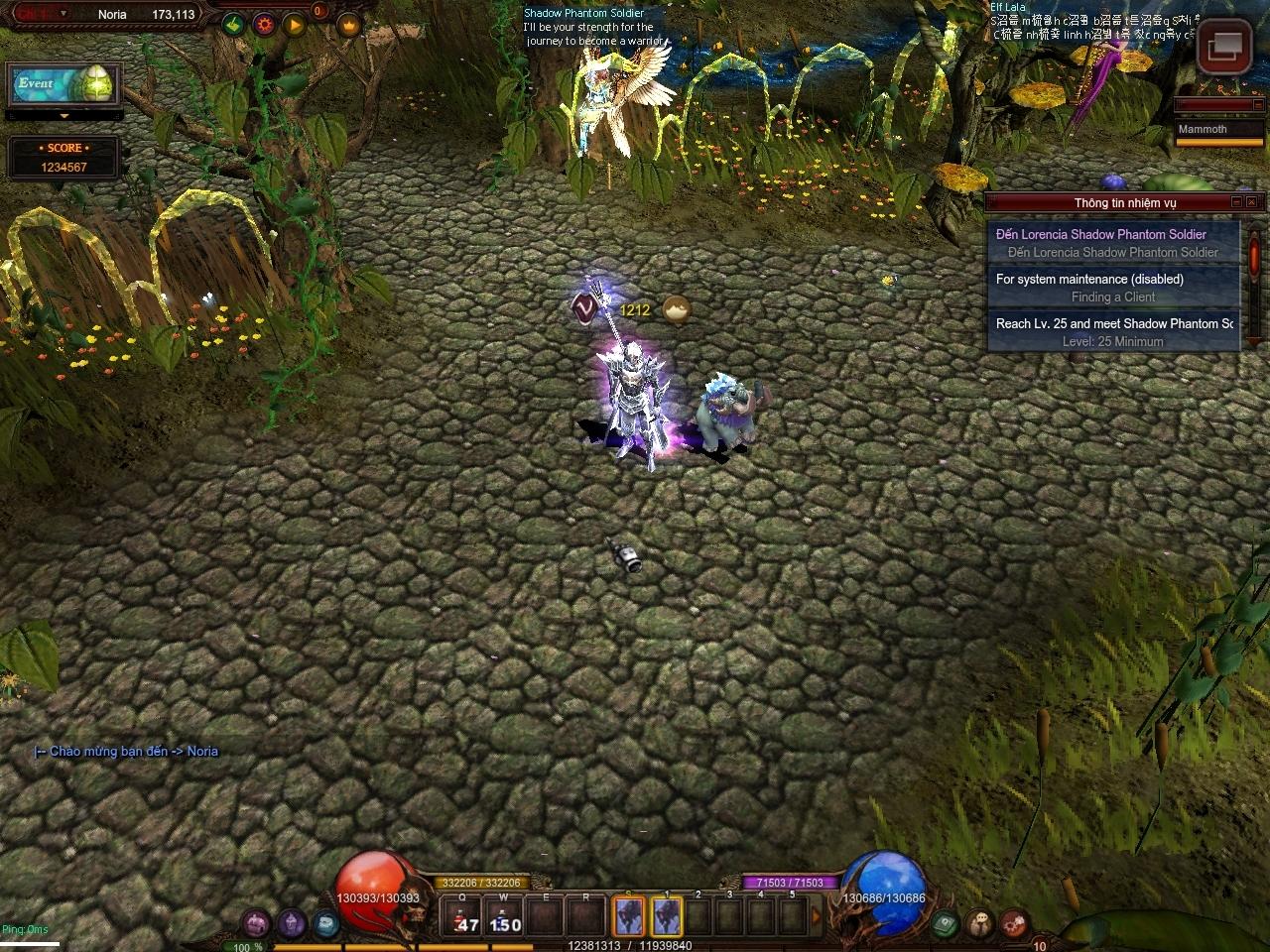1270x952 pixels.
Task: Click the green broom icon at top
Action: pyautogui.click(x=233, y=24)
